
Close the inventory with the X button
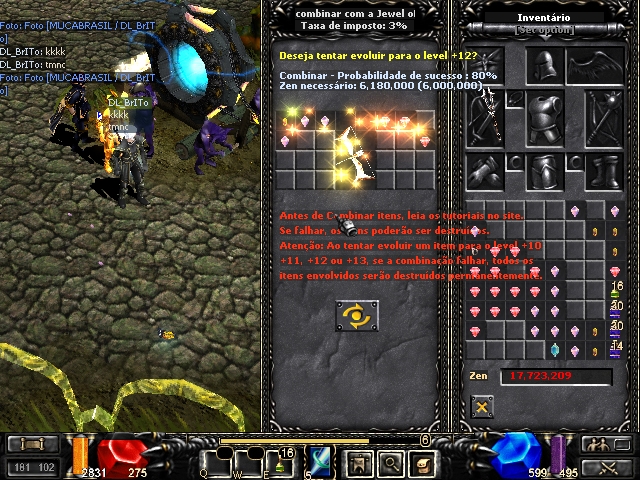483,406
